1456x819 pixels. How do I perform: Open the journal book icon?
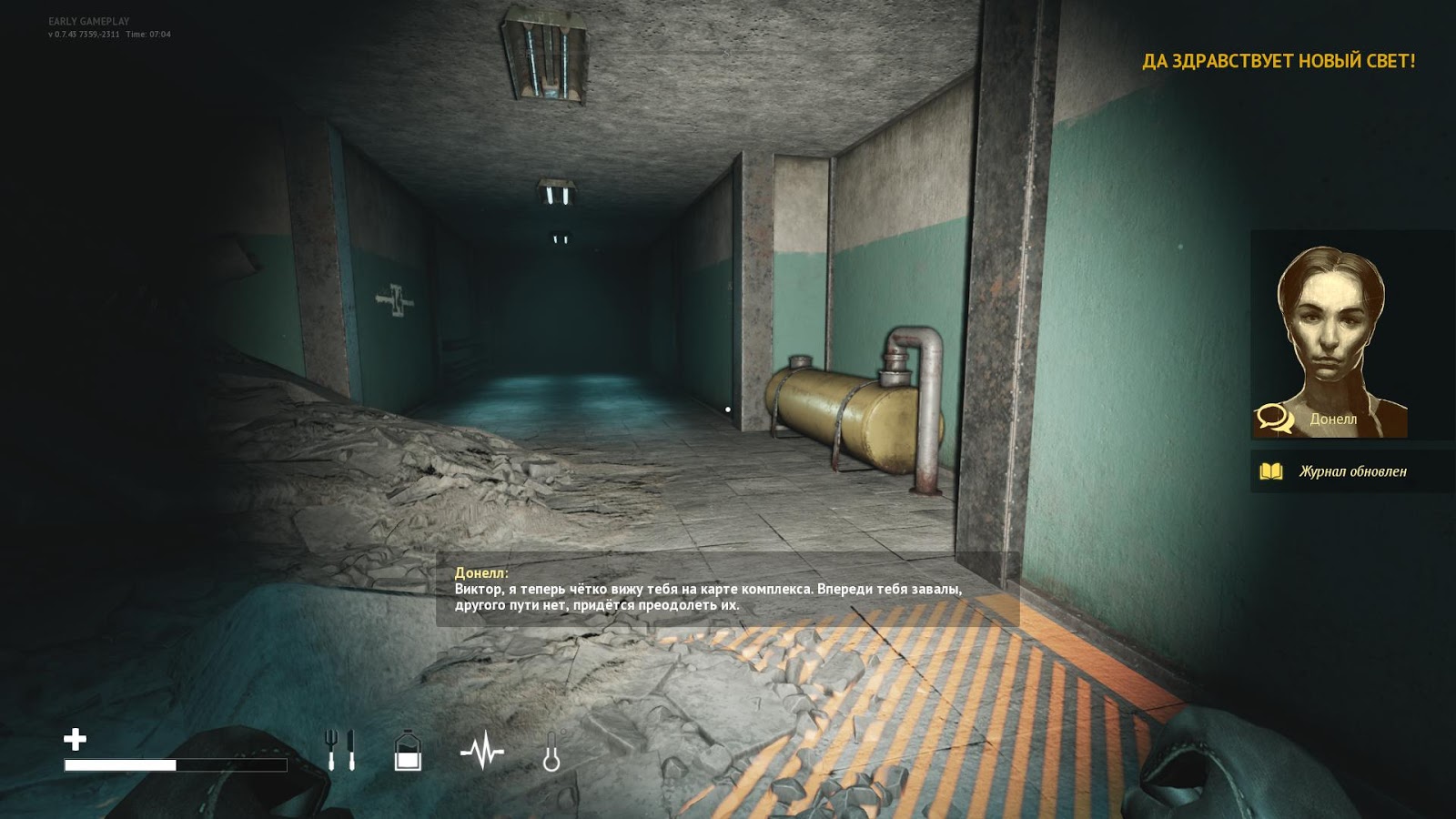pyautogui.click(x=1272, y=471)
